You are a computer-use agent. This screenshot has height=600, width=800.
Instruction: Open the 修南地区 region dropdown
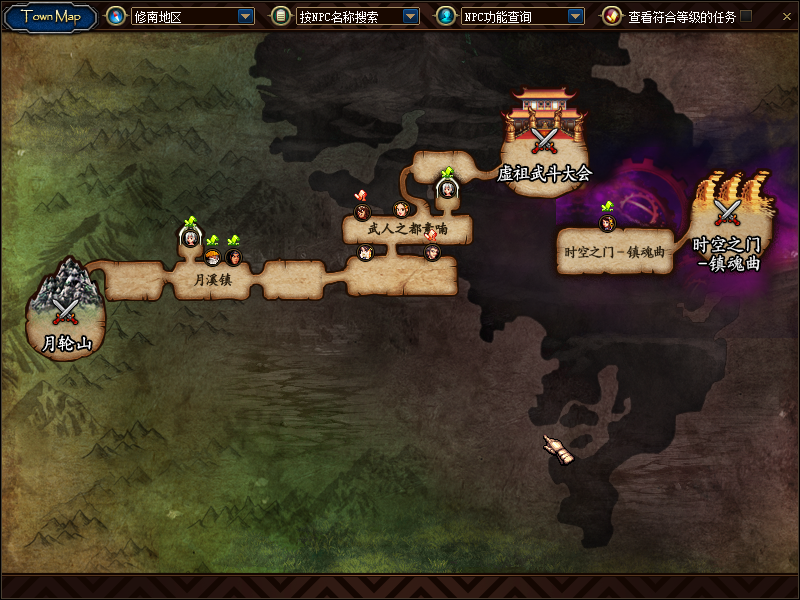(x=246, y=16)
